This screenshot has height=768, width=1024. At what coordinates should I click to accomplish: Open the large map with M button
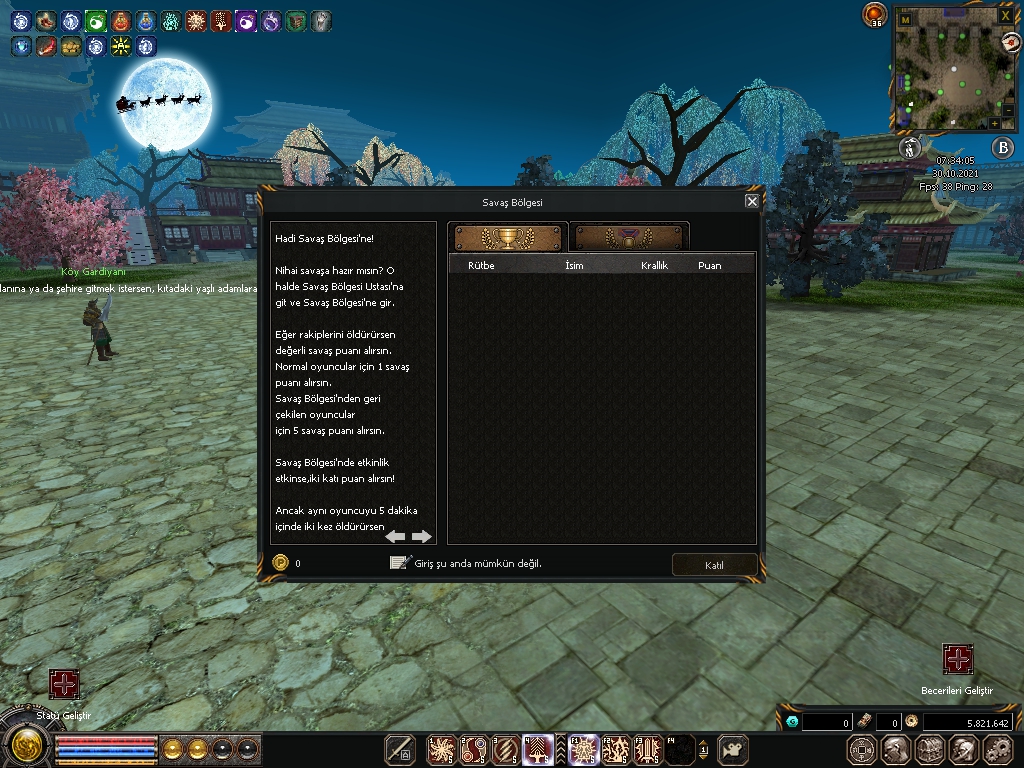click(x=905, y=19)
